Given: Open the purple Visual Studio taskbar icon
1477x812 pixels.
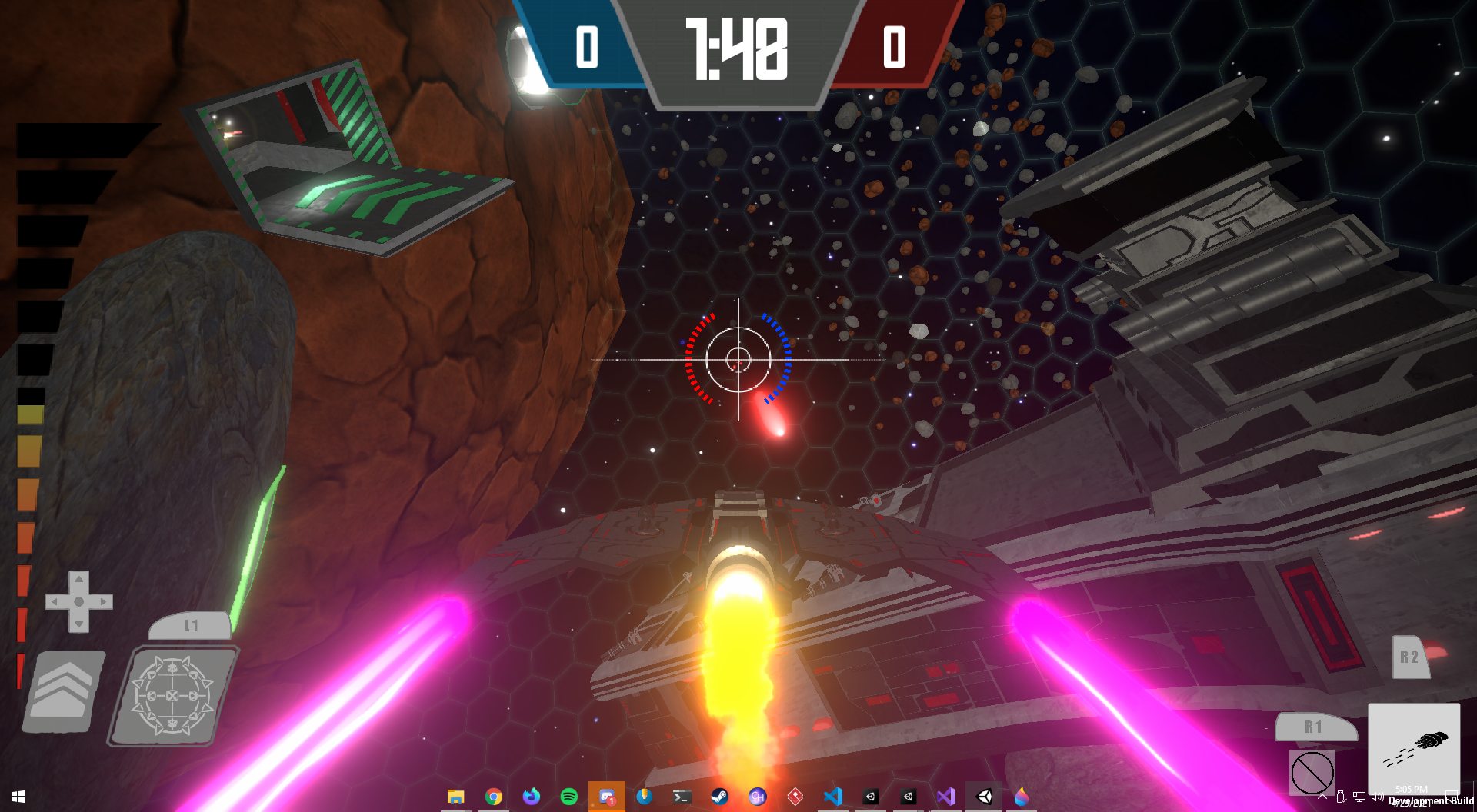Looking at the screenshot, I should [945, 797].
